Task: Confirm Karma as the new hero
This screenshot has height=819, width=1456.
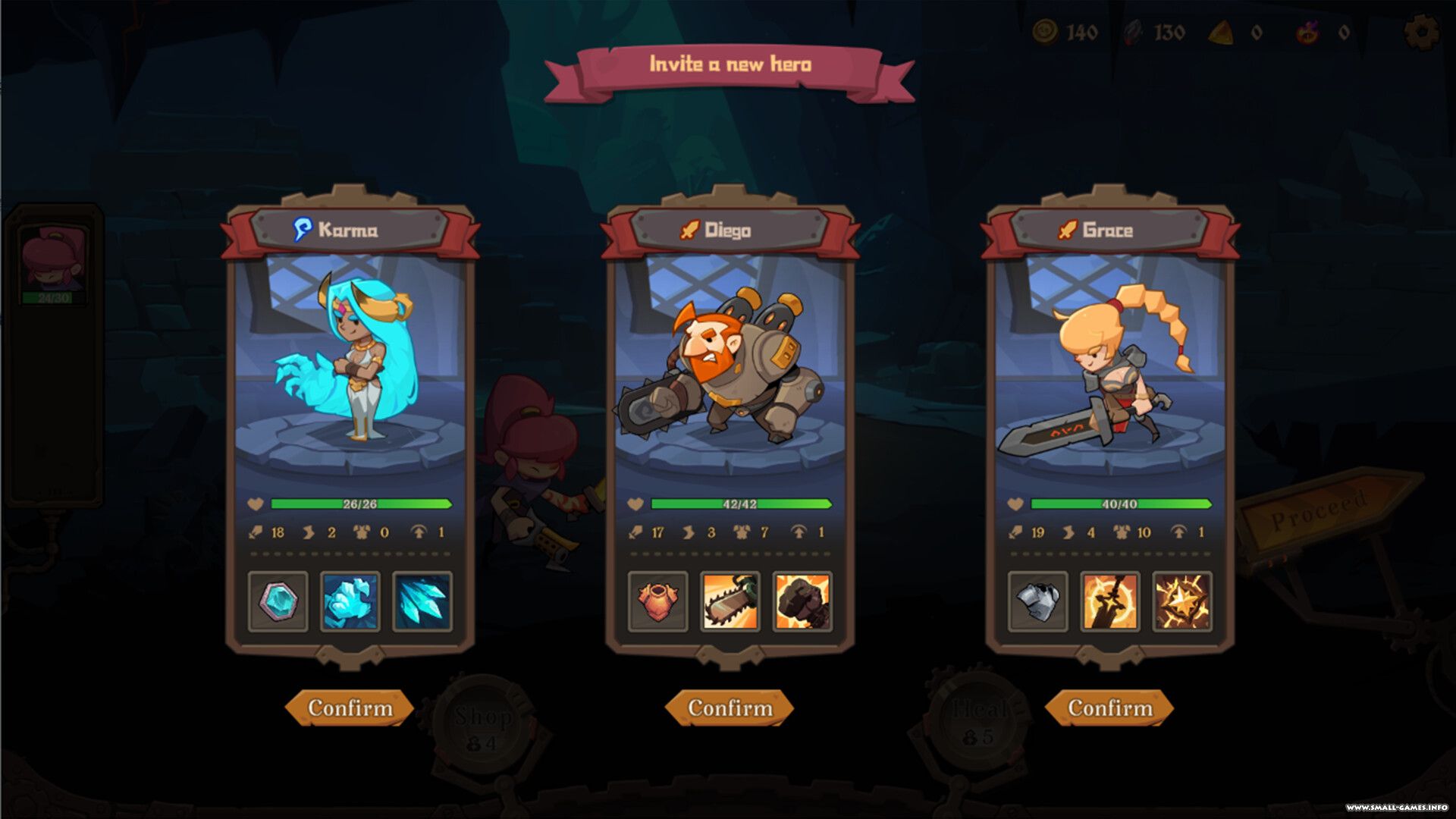Action: coord(350,708)
